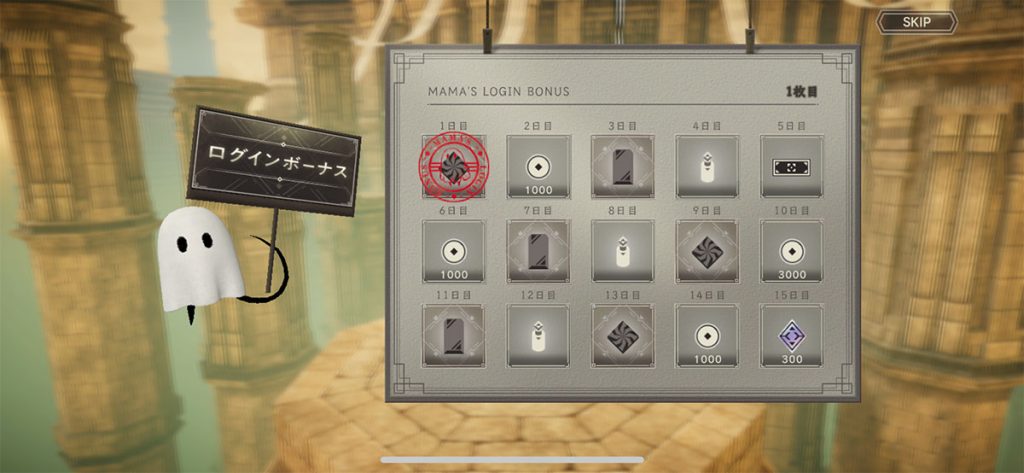The height and width of the screenshot is (473, 1024).
Task: Select the day 9 pinwheel reward
Action: pos(707,251)
